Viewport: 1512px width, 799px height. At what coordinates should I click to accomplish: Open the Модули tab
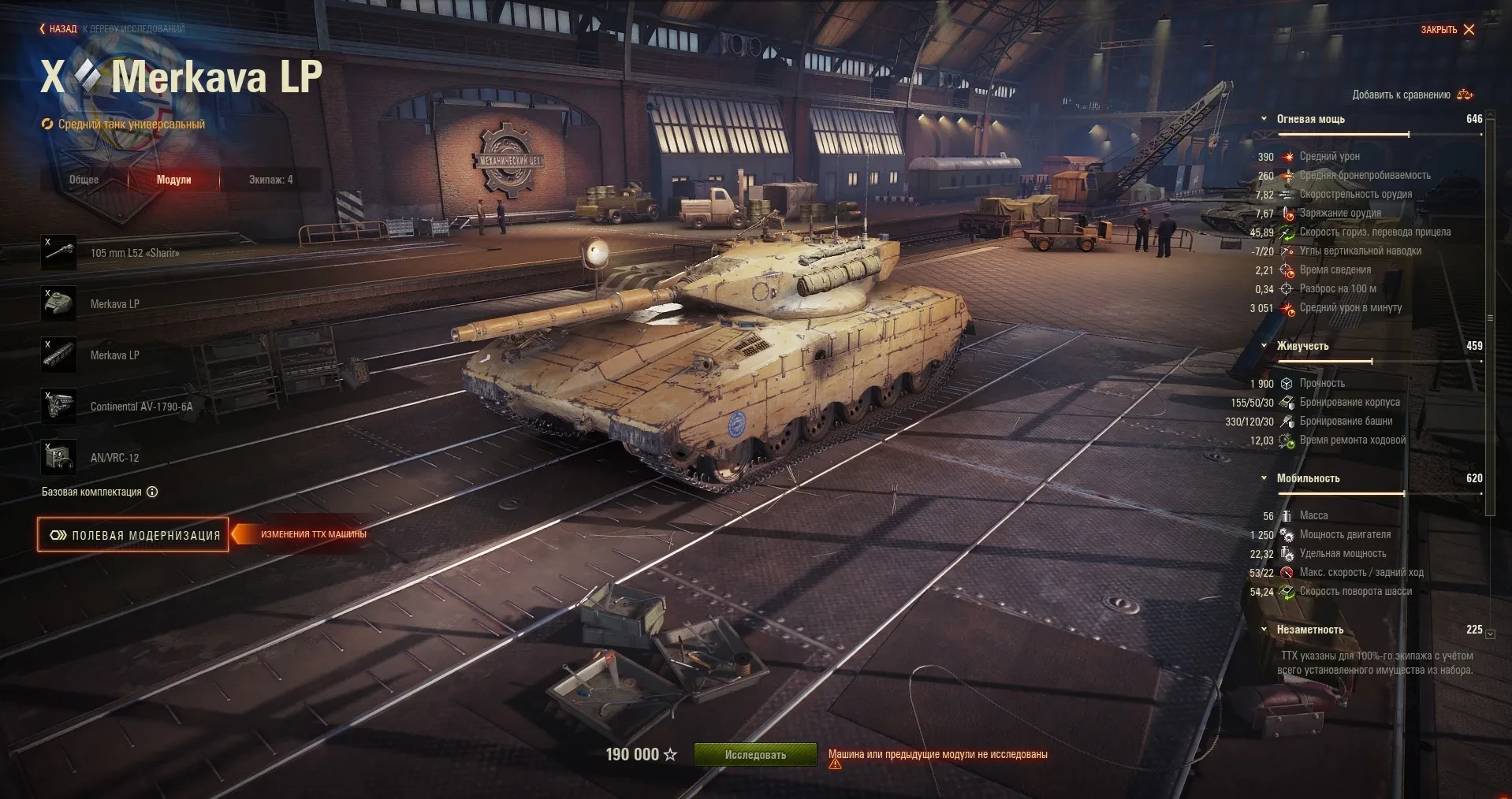tap(173, 180)
